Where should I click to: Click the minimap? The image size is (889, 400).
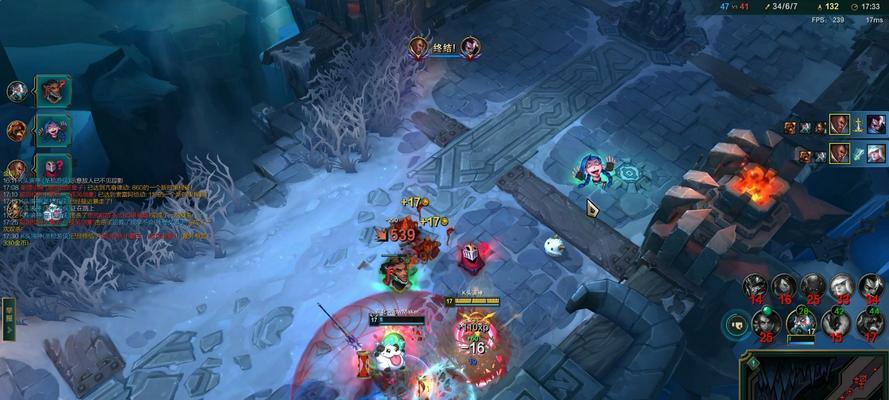coord(815,377)
